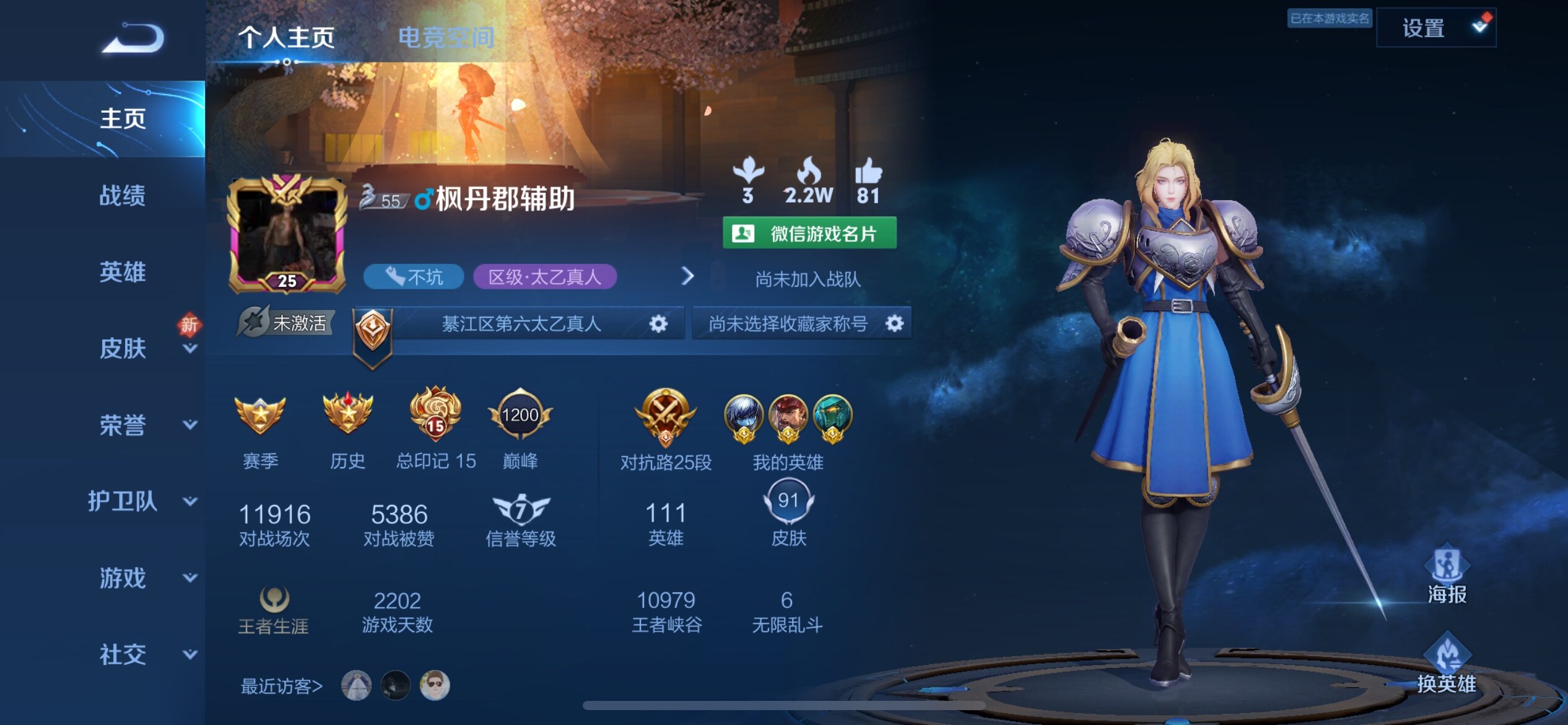Choose 换英雄 to change hero
The image size is (1568, 725).
click(1447, 663)
